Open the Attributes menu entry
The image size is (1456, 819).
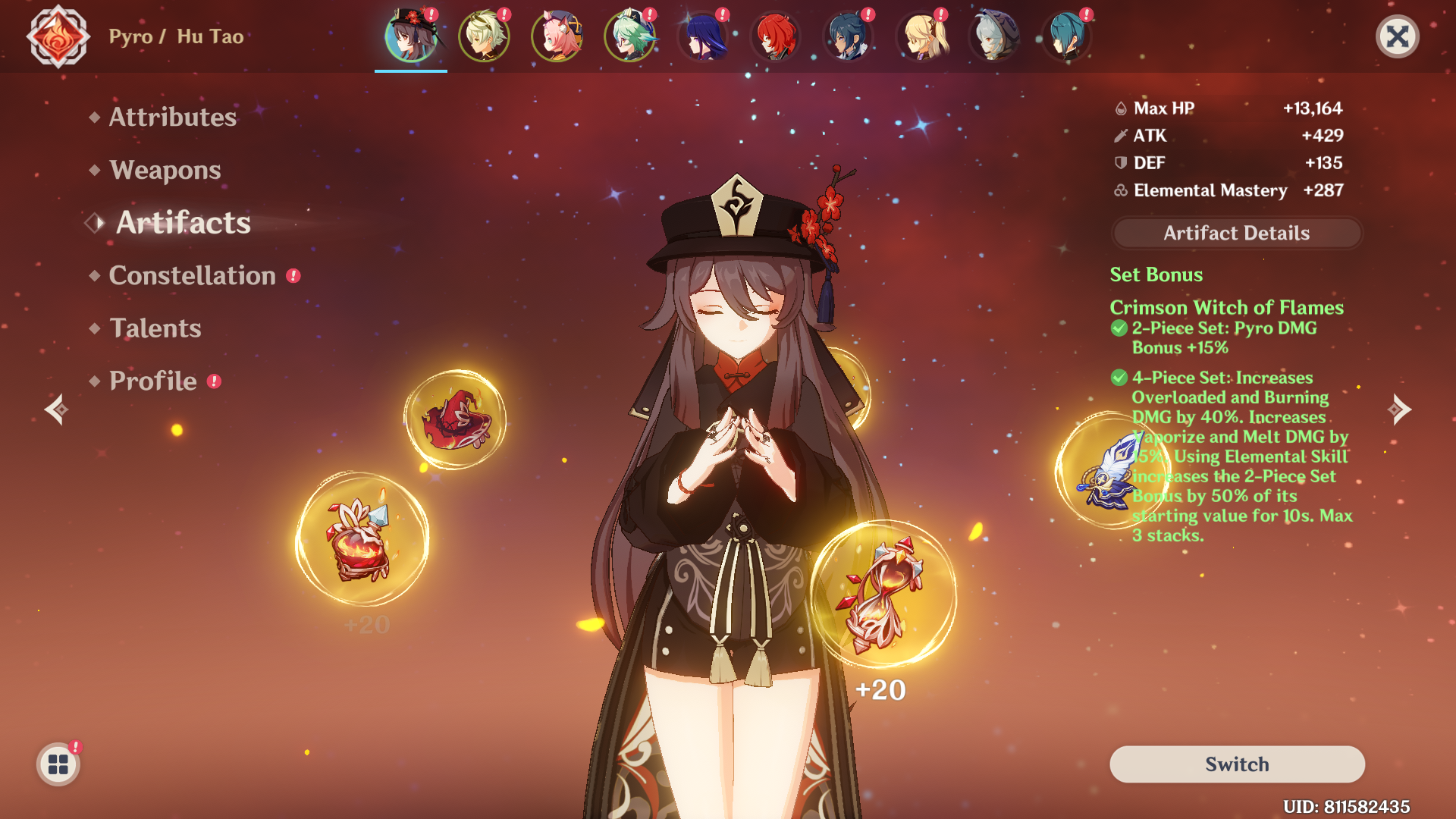[x=172, y=117]
